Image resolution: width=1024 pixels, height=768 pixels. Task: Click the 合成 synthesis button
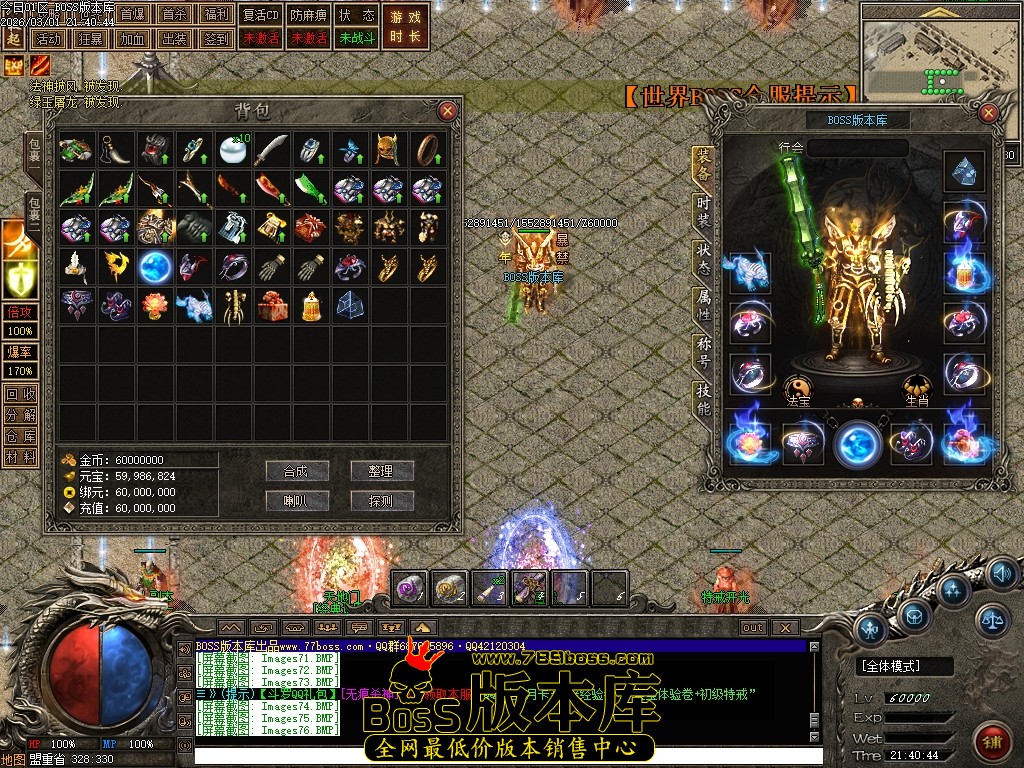297,471
